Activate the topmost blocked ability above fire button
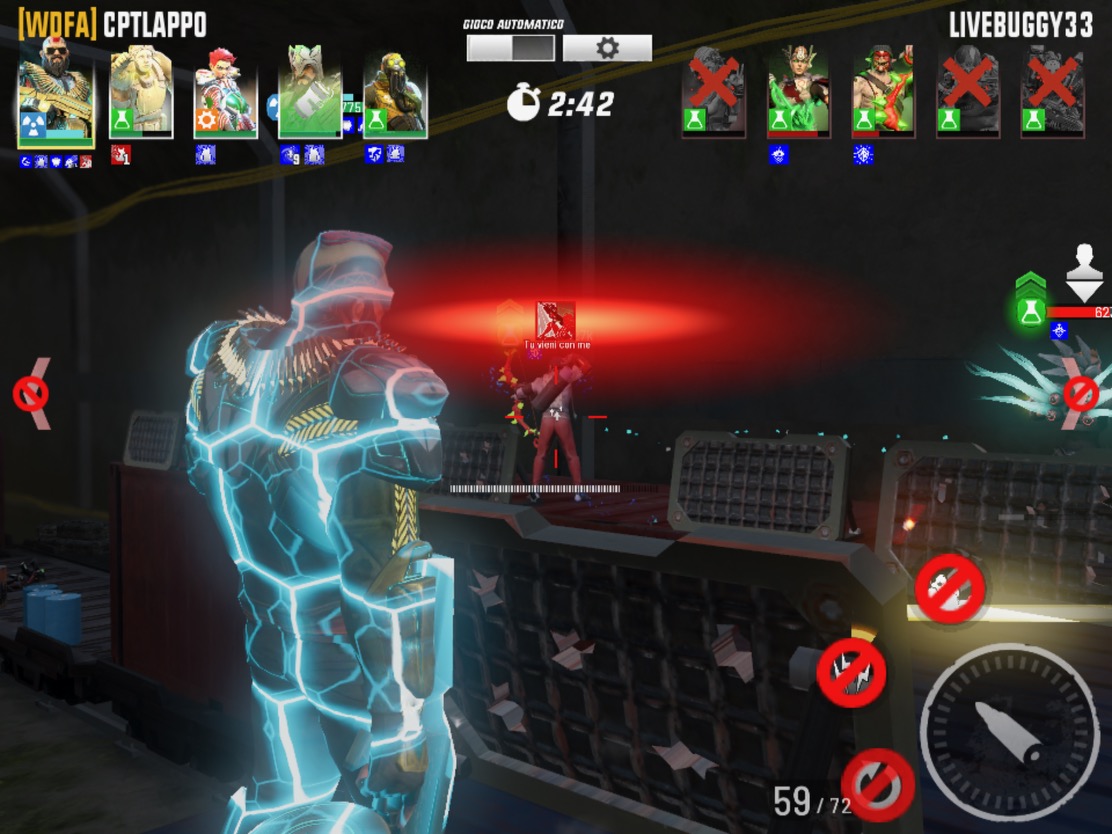The height and width of the screenshot is (834, 1112). (949, 589)
